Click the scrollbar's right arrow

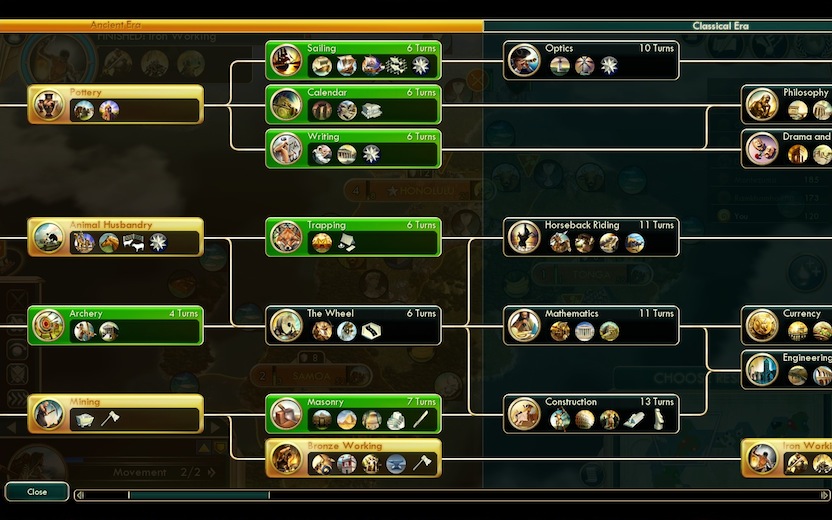click(825, 494)
